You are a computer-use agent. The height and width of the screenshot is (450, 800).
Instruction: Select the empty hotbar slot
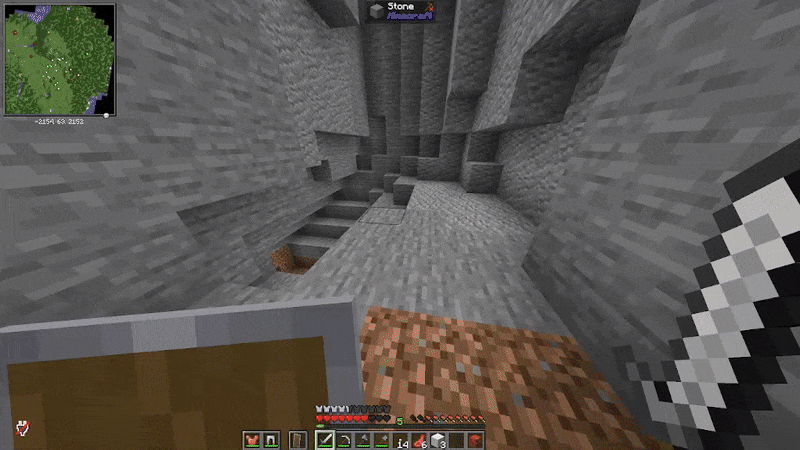click(x=458, y=439)
